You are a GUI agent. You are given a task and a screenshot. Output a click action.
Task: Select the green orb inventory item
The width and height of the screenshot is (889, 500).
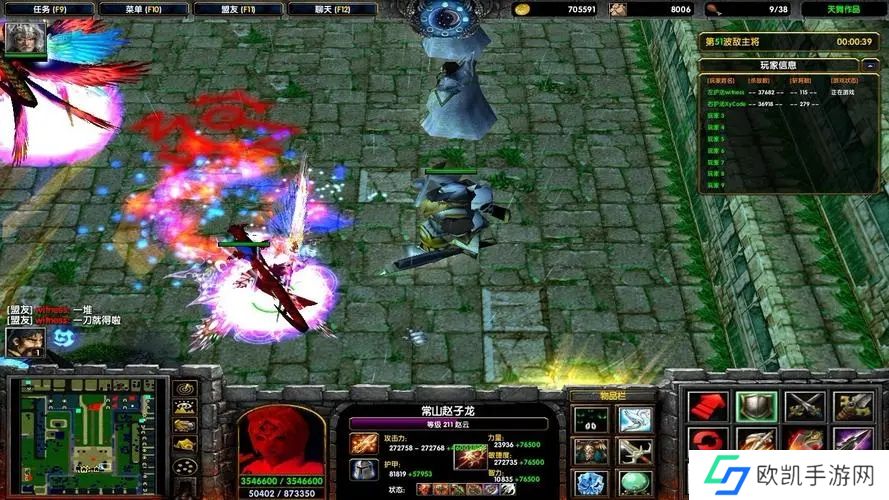(x=635, y=484)
